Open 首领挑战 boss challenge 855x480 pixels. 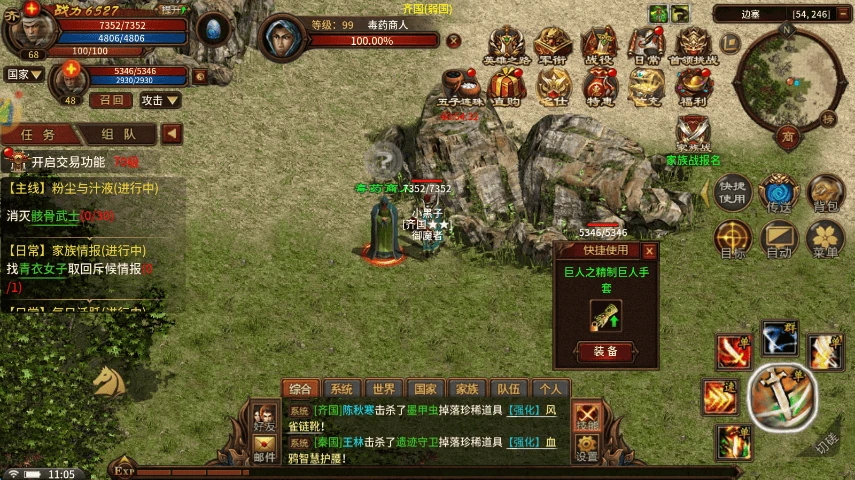pos(693,45)
